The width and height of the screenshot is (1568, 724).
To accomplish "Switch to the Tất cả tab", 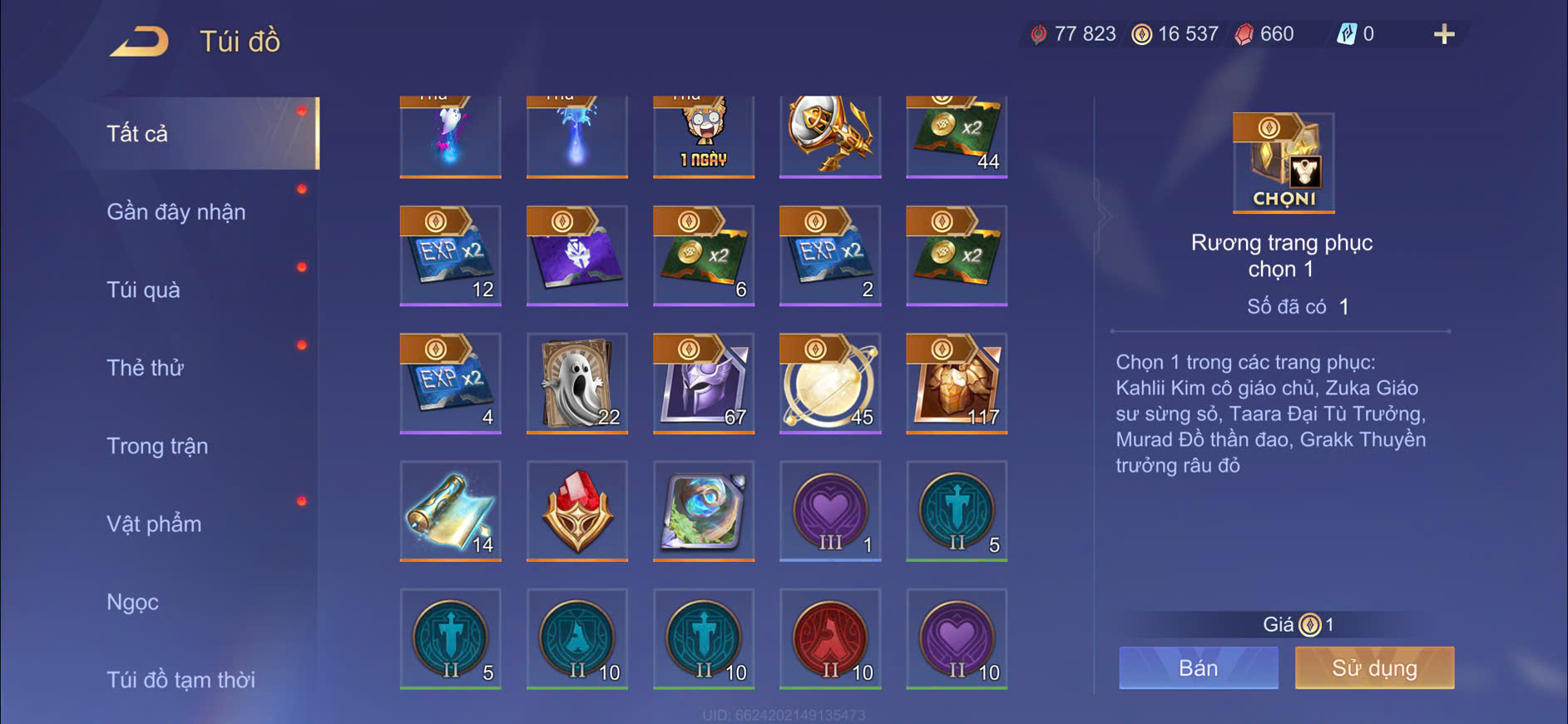I will 137,133.
